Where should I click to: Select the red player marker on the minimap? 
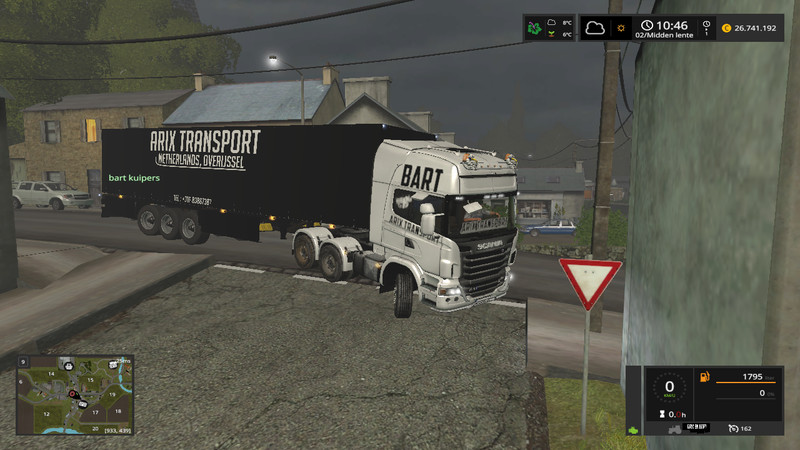click(x=72, y=394)
